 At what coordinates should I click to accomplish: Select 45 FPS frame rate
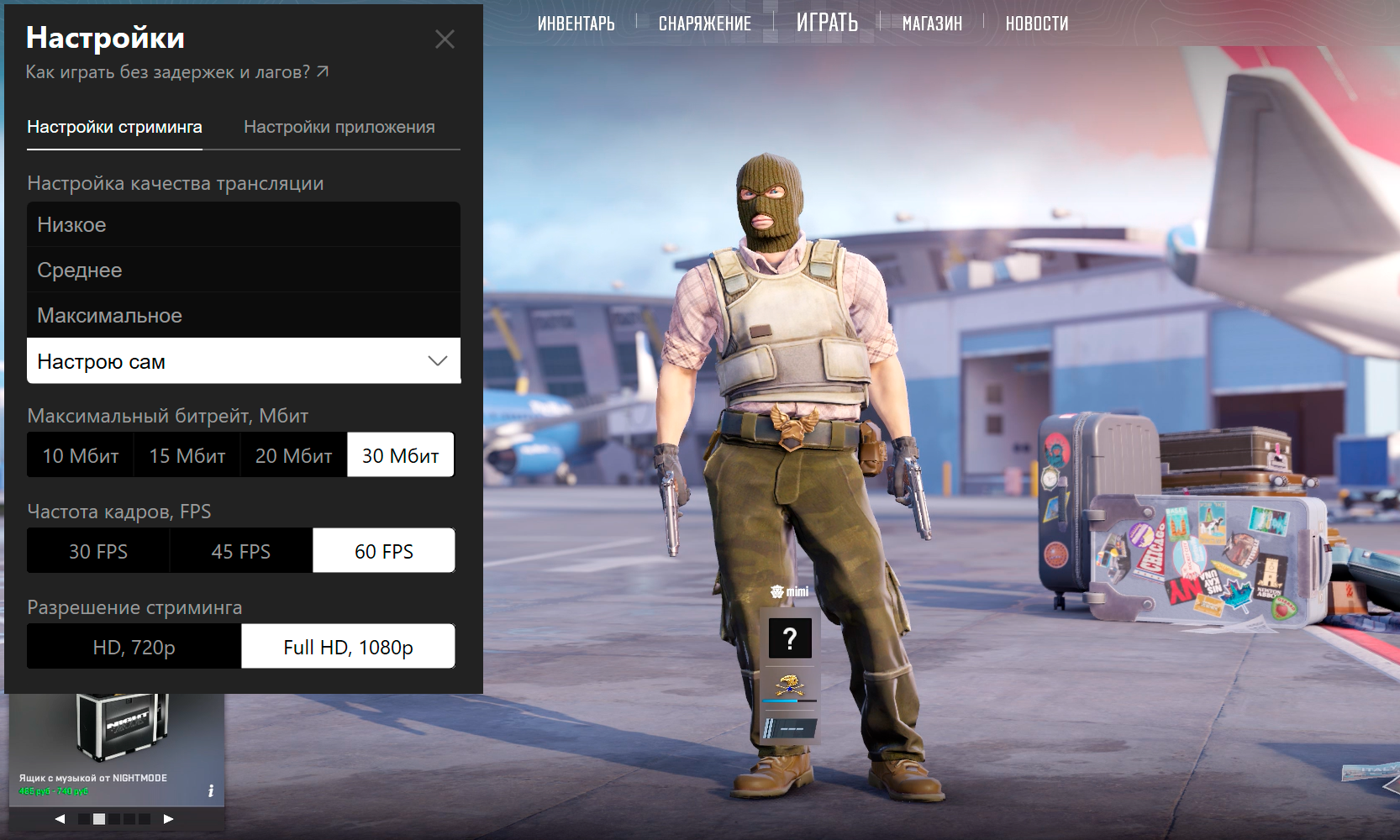(241, 551)
